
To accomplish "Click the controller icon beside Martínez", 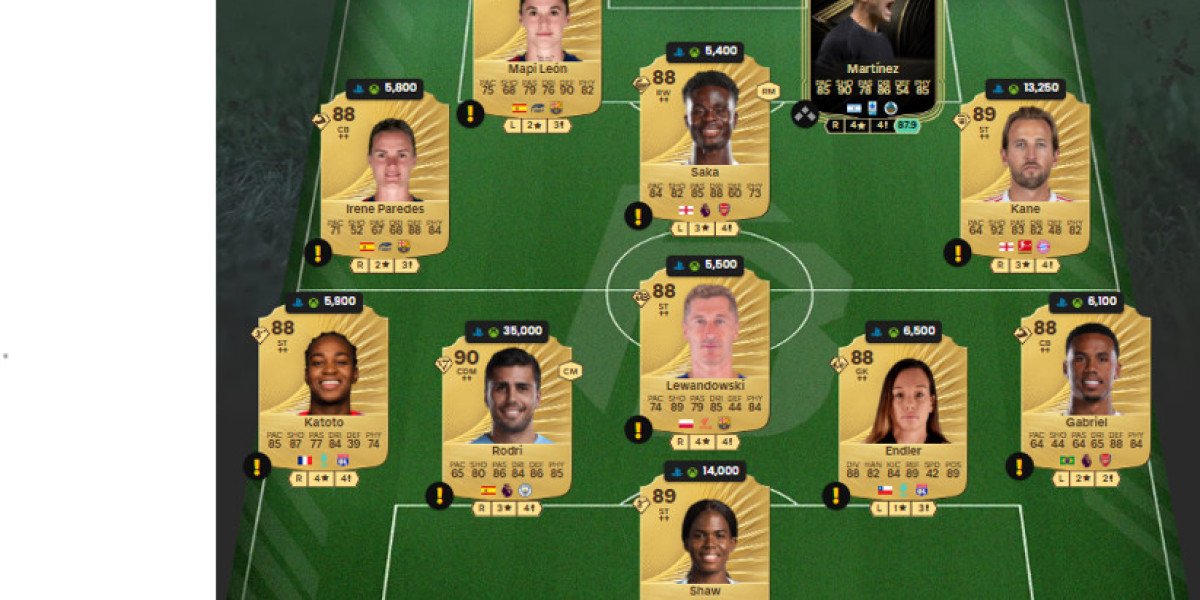I will [805, 114].
